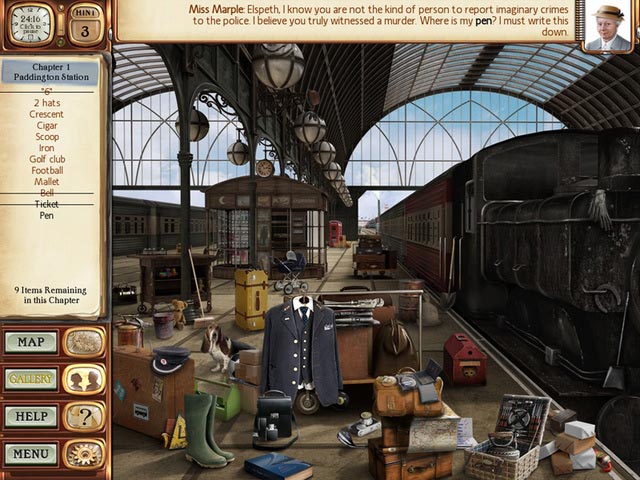The height and width of the screenshot is (480, 640).
Task: Click the silhouettes gallery icon
Action: [x=84, y=379]
